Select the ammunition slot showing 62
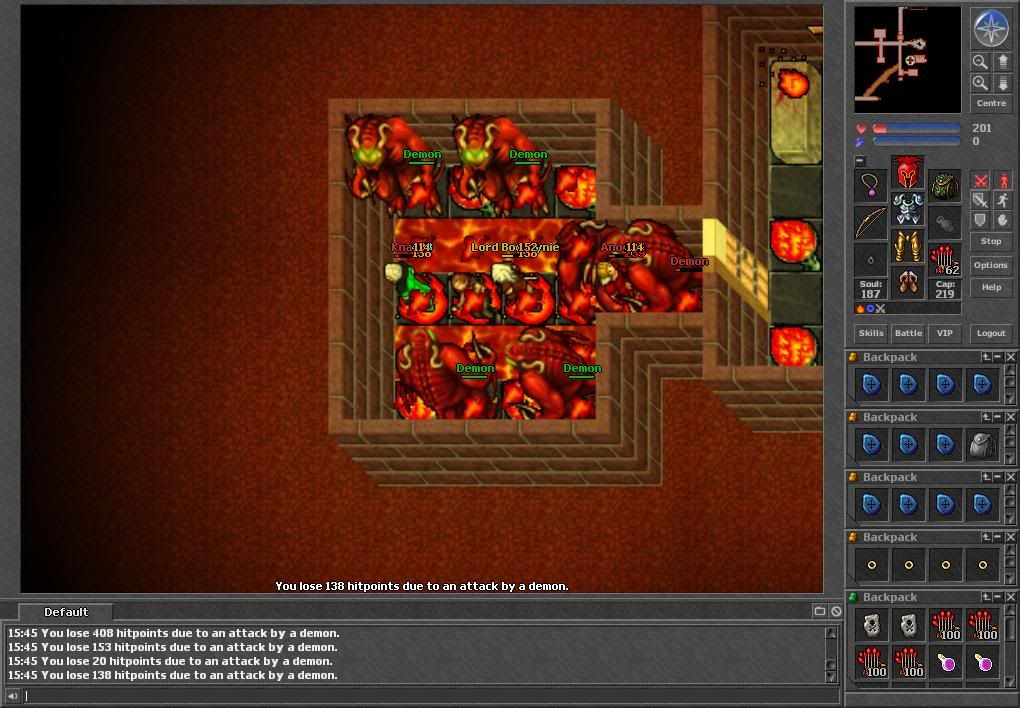The height and width of the screenshot is (708, 1020). [945, 259]
